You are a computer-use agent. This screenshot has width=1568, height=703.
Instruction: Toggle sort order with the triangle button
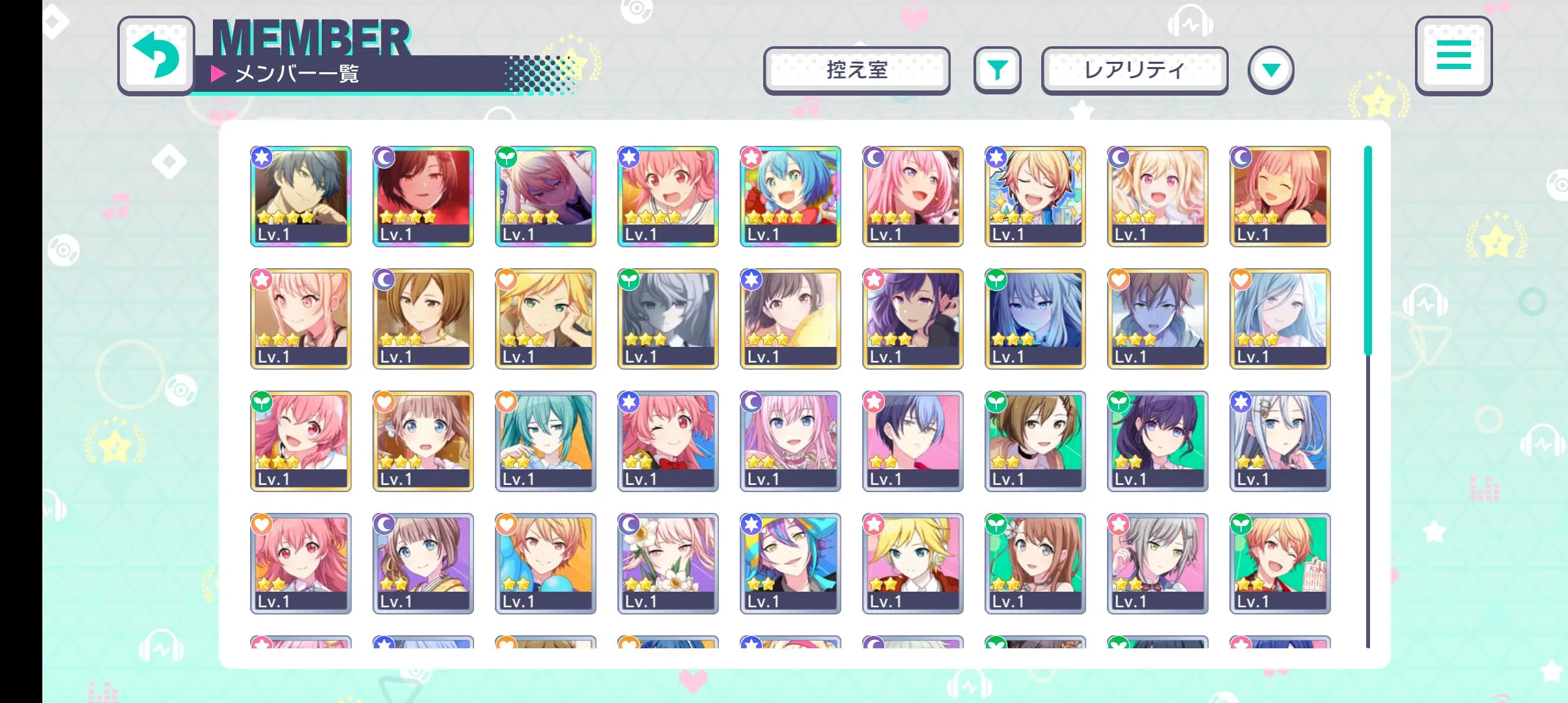1270,70
